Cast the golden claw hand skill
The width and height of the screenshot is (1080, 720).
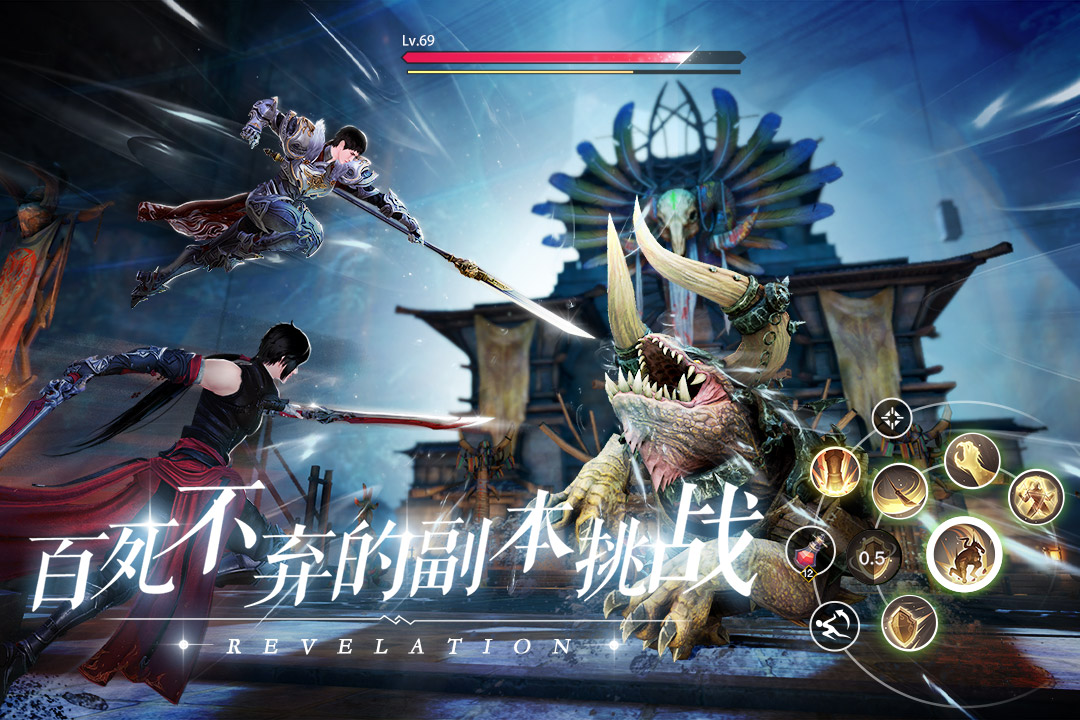coord(971,461)
